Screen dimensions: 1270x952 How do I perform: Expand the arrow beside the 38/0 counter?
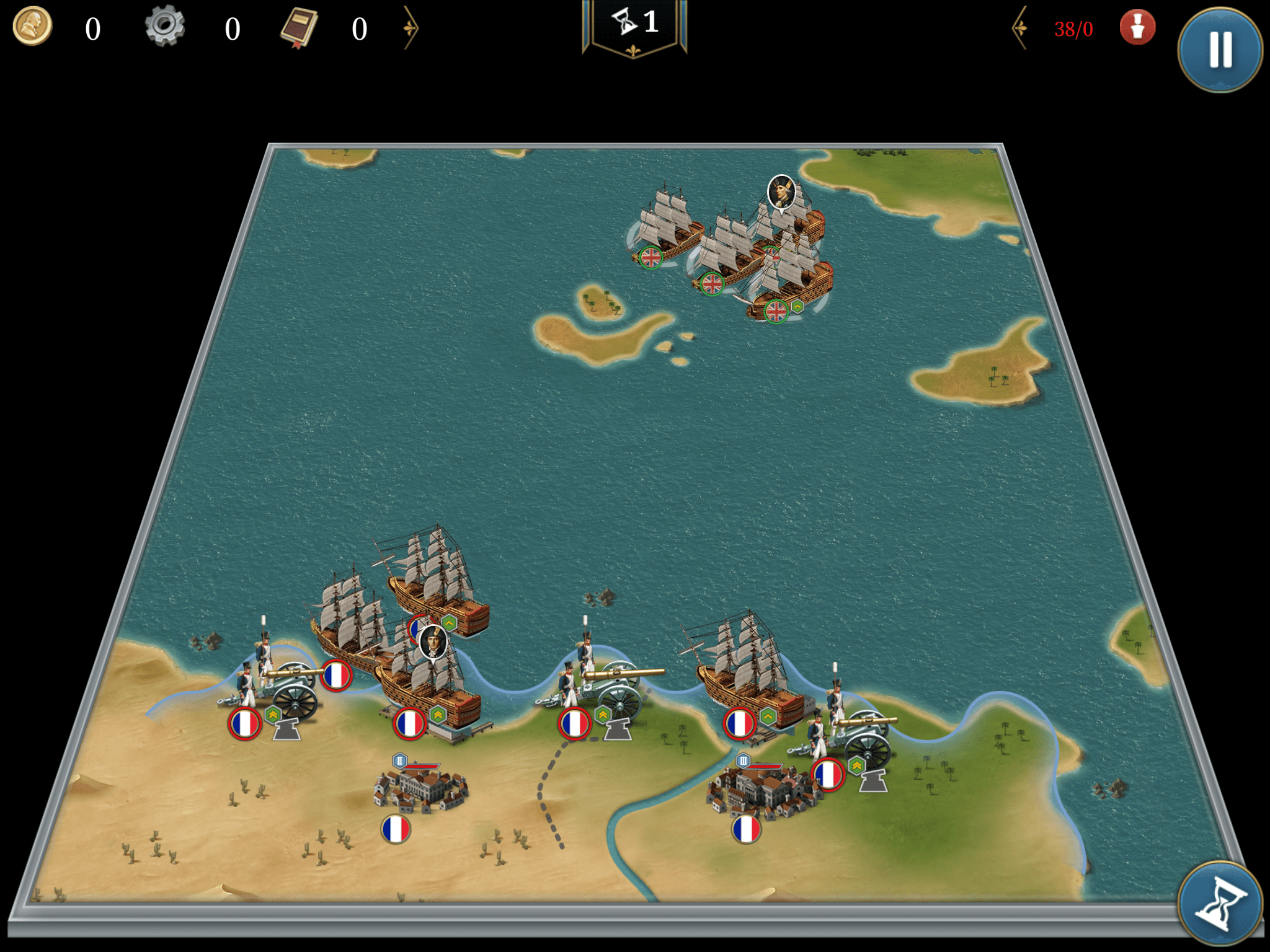(1020, 28)
